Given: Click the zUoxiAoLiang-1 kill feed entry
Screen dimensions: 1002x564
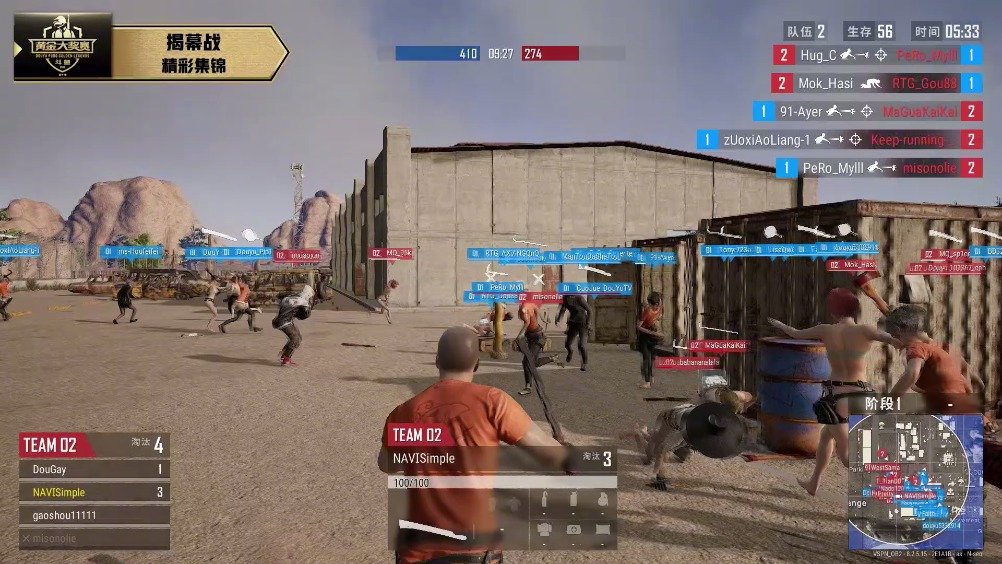Looking at the screenshot, I should 839,140.
